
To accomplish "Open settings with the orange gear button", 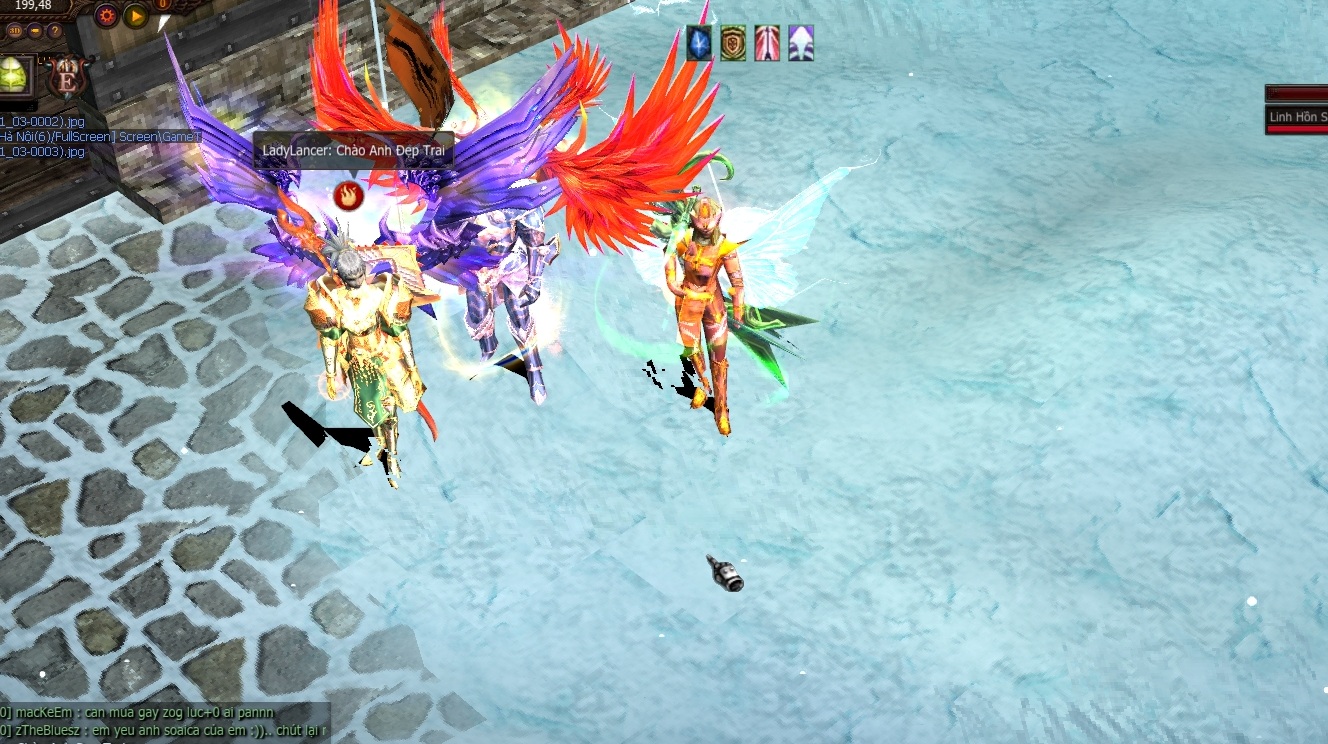I will pyautogui.click(x=106, y=15).
